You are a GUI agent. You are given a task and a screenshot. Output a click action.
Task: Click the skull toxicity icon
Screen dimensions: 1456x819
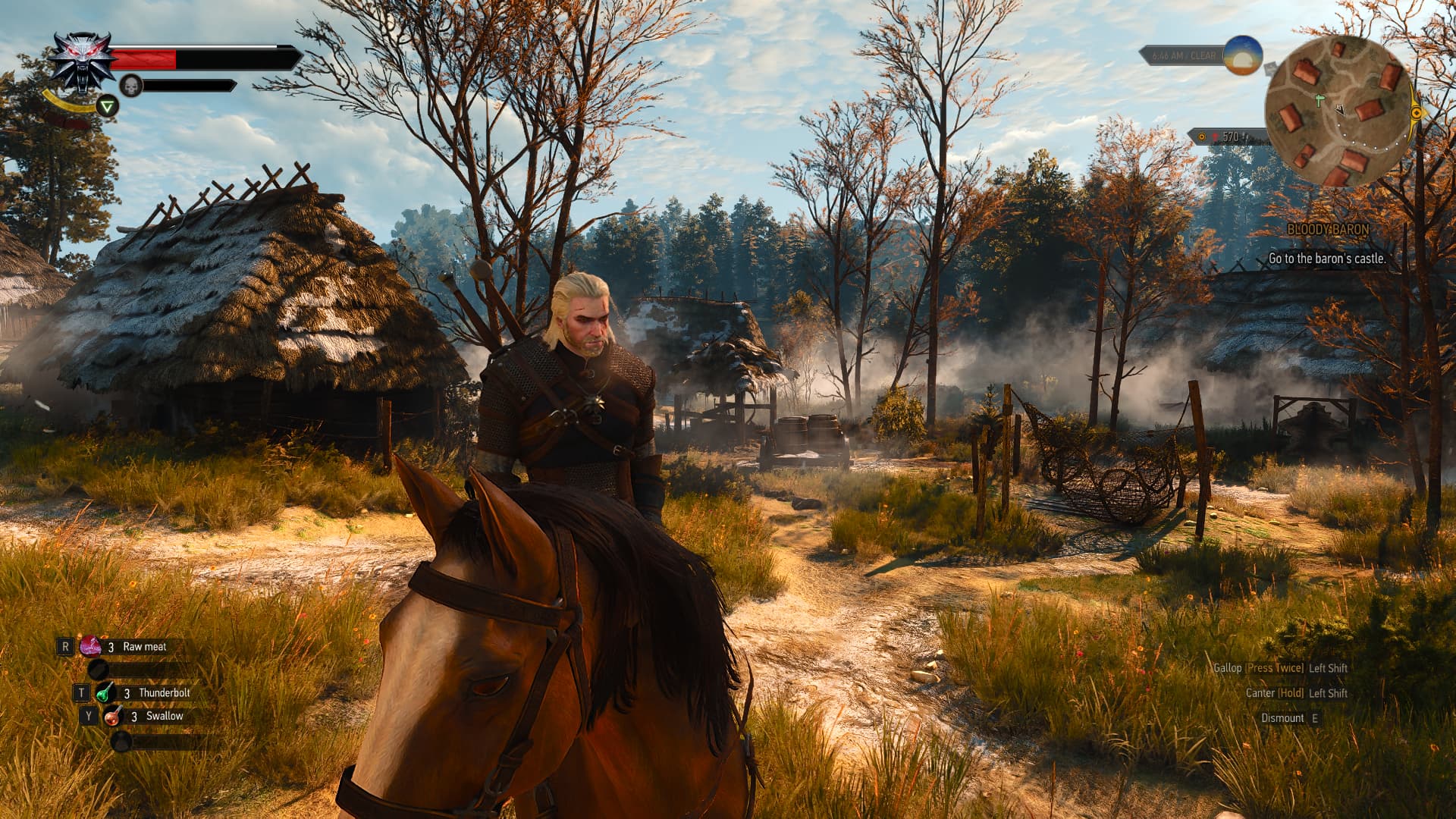(131, 86)
